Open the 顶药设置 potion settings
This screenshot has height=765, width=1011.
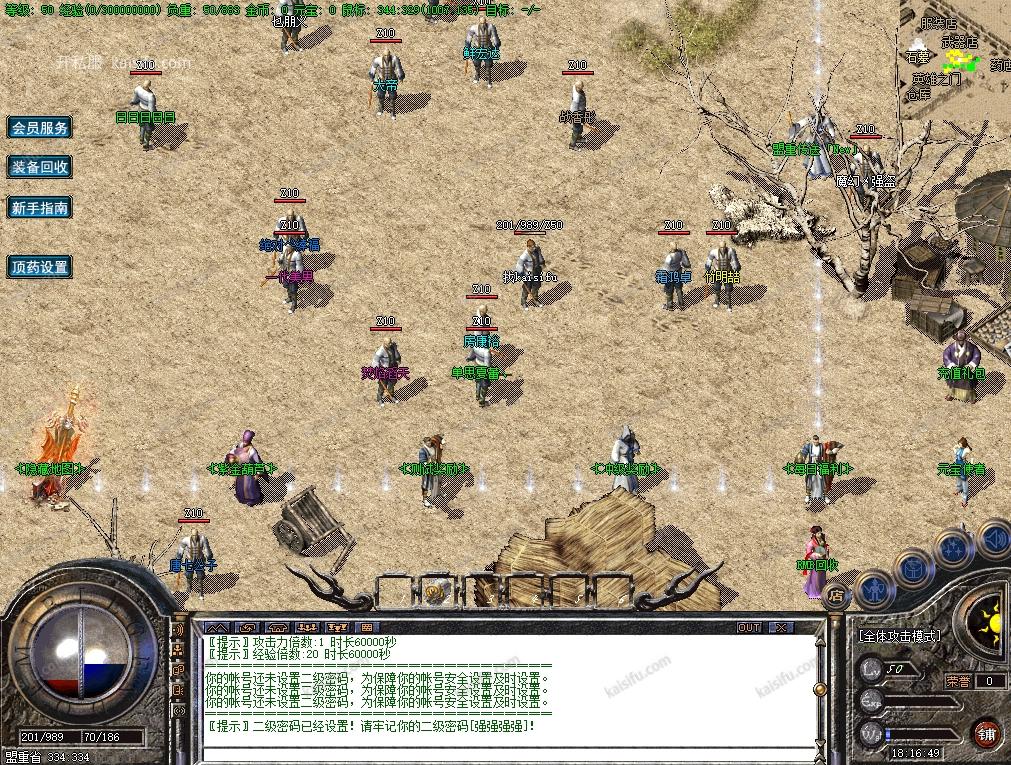[40, 267]
